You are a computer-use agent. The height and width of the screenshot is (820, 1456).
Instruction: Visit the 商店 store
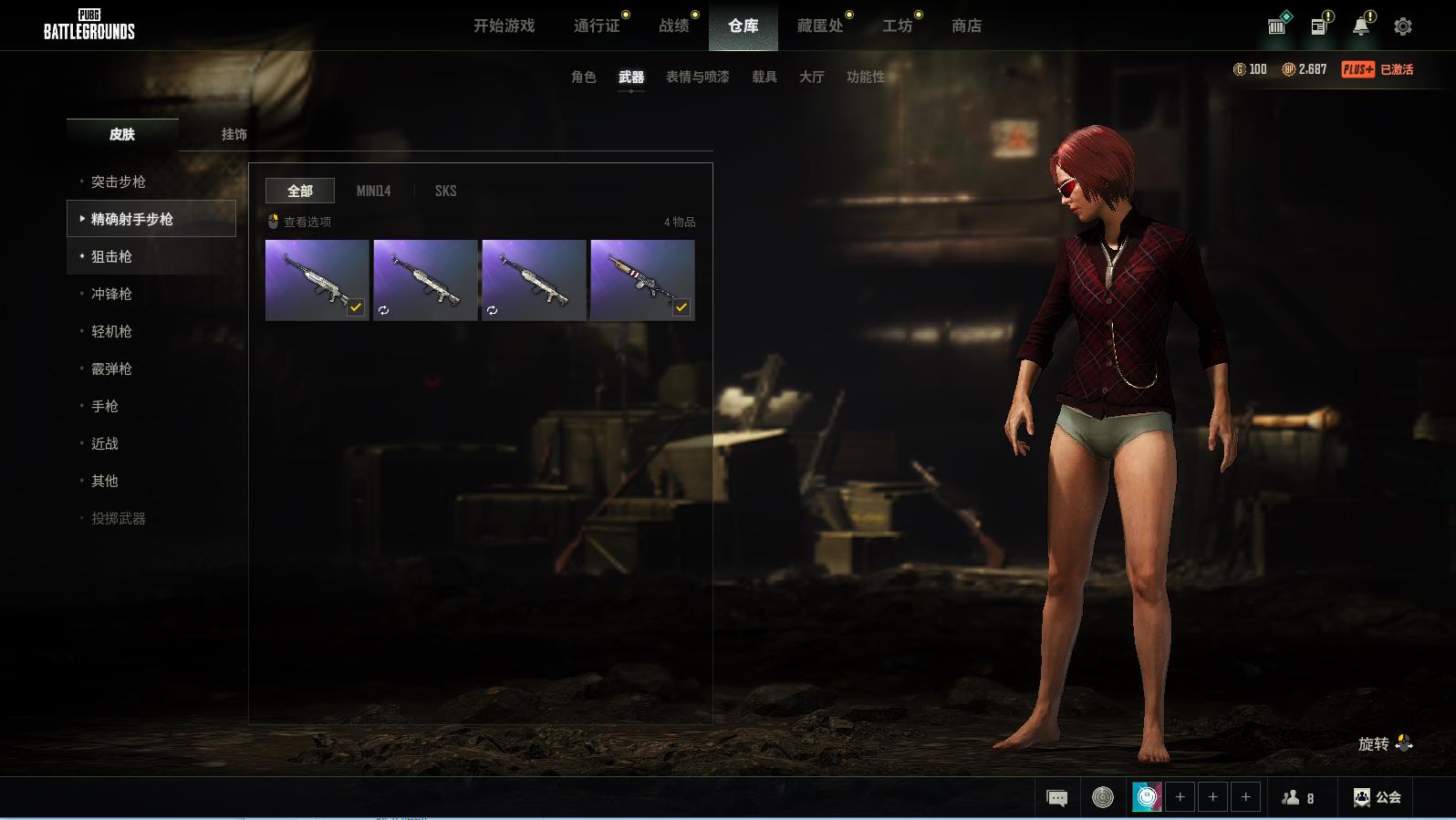point(966,26)
